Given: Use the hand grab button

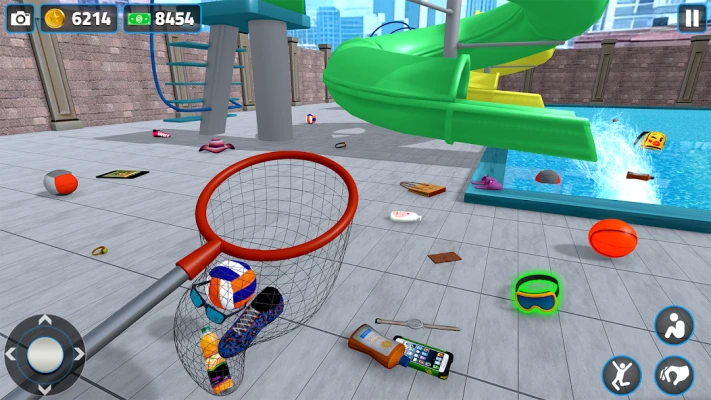Looking at the screenshot, I should tap(674, 375).
